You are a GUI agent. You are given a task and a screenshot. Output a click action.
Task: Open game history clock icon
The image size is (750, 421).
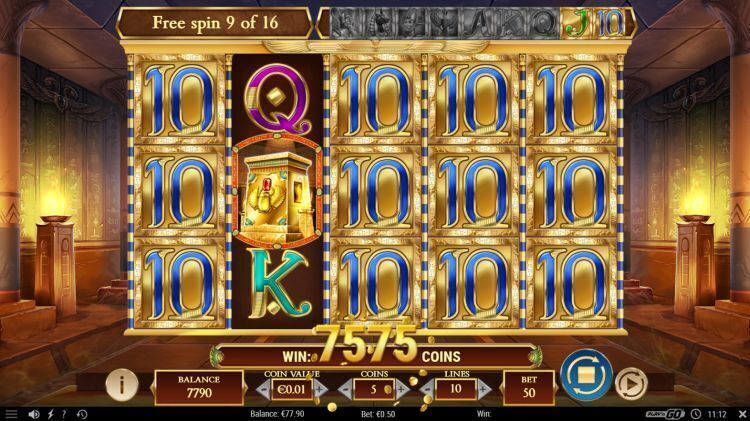[x=81, y=413]
